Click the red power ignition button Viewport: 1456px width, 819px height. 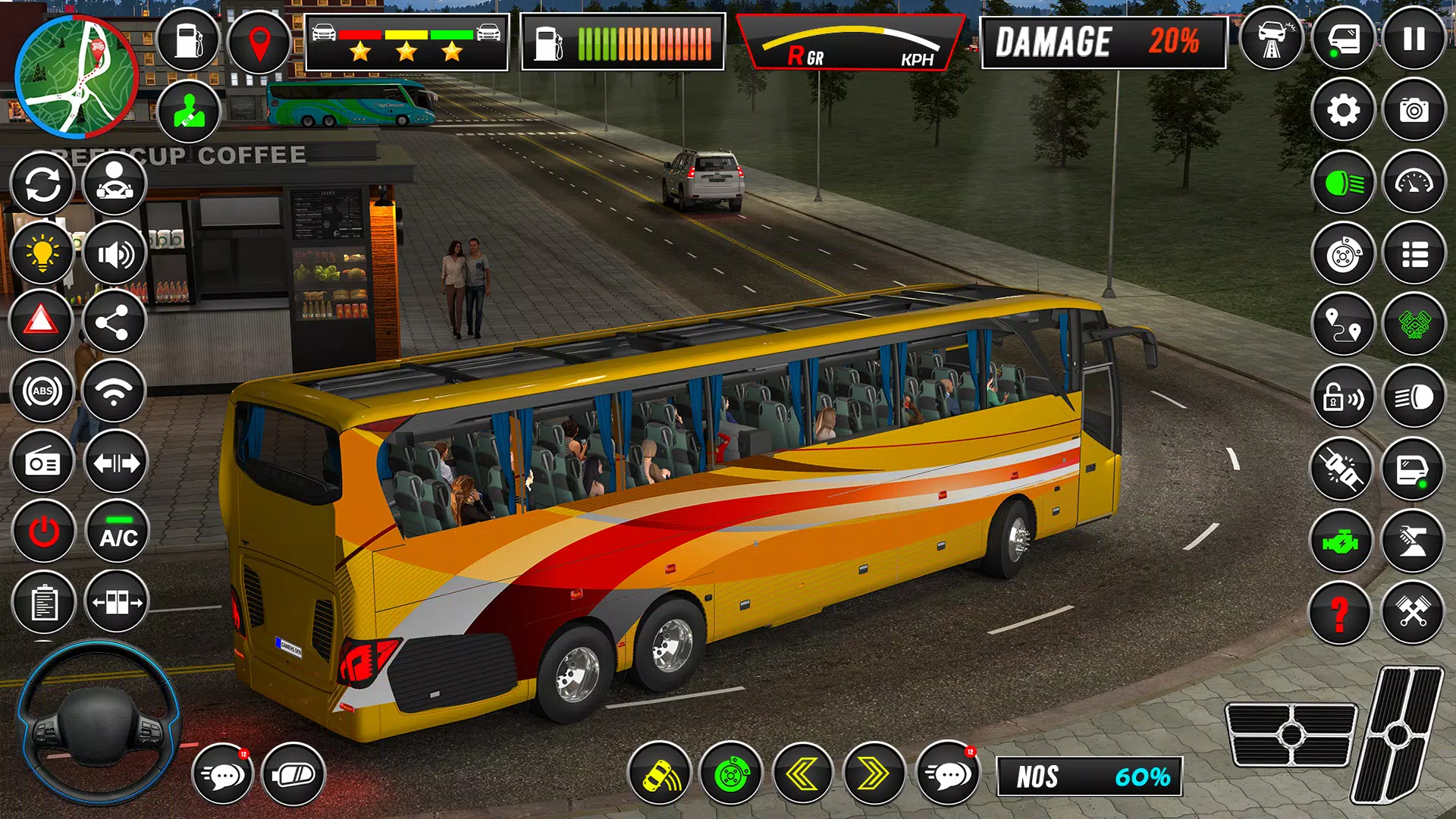click(x=43, y=532)
